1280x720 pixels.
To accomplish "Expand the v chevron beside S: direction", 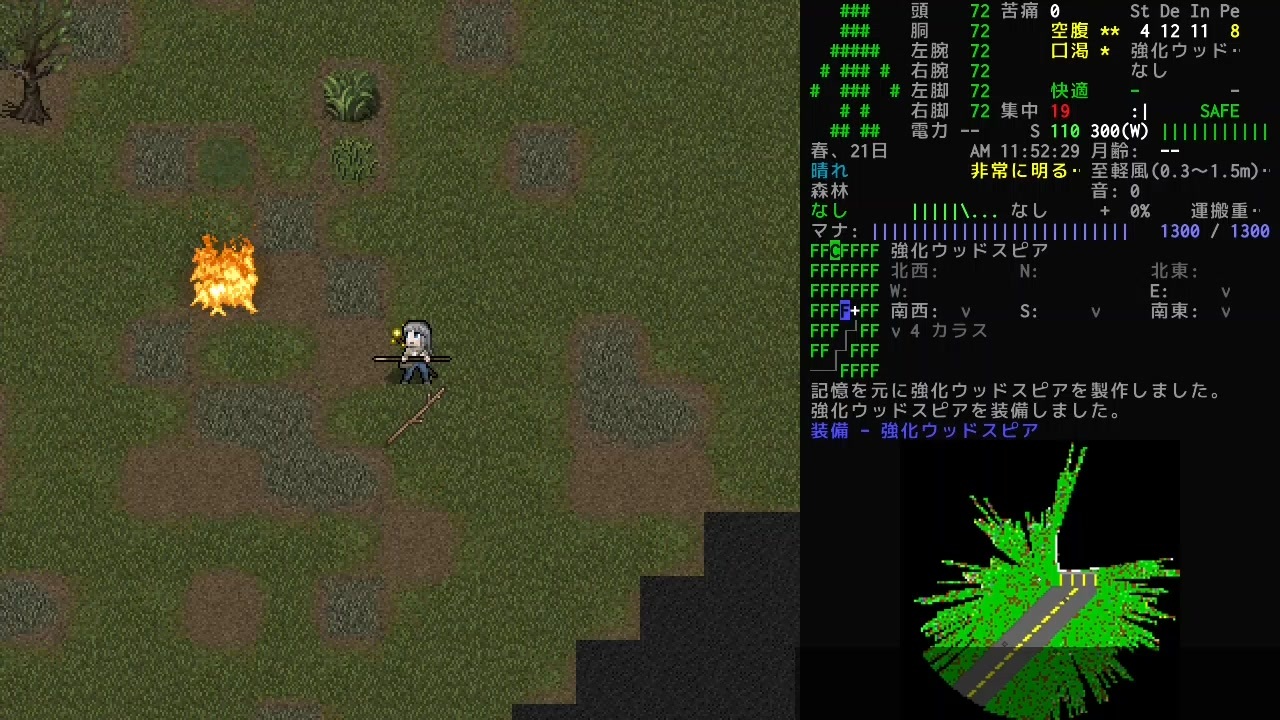I will coord(1095,311).
